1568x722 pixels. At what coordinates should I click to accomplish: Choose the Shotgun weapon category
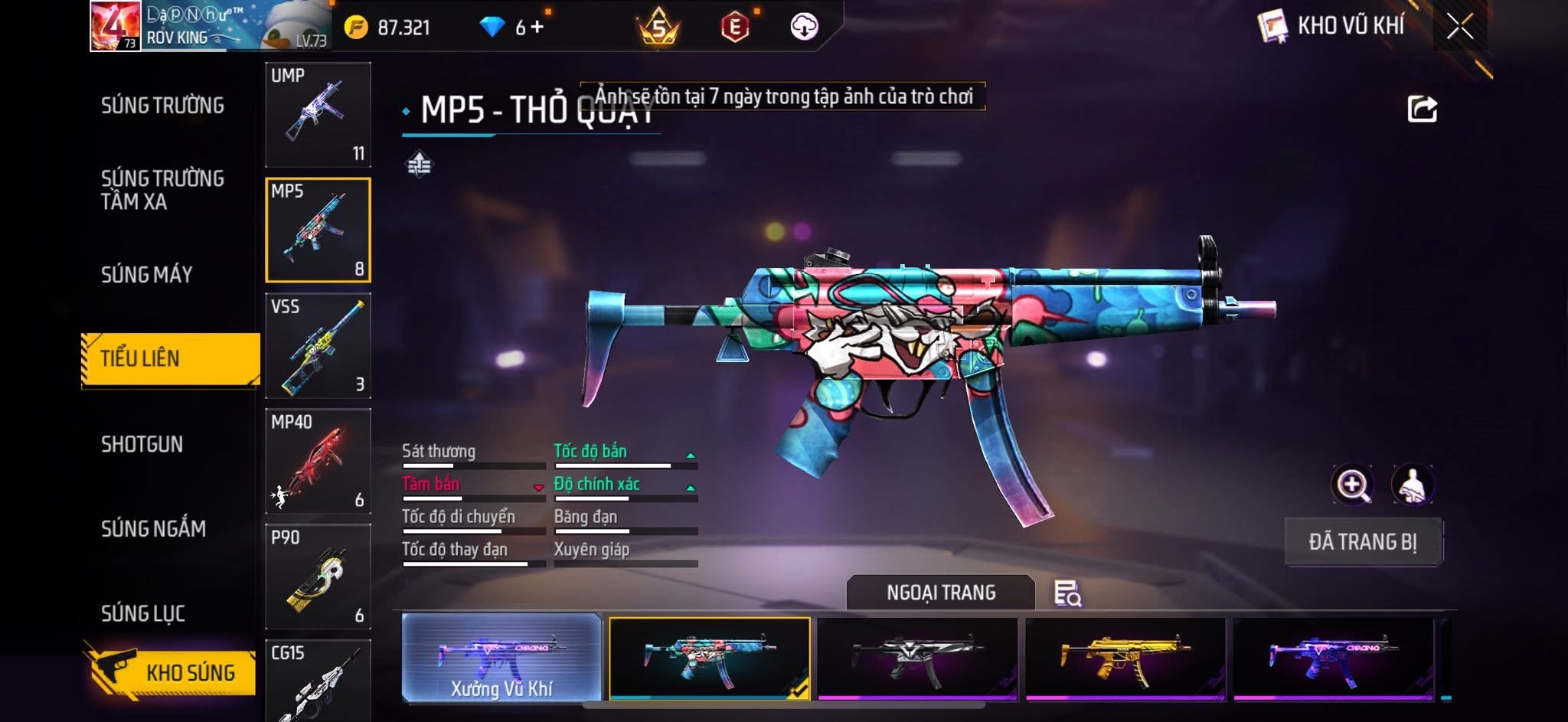(142, 444)
